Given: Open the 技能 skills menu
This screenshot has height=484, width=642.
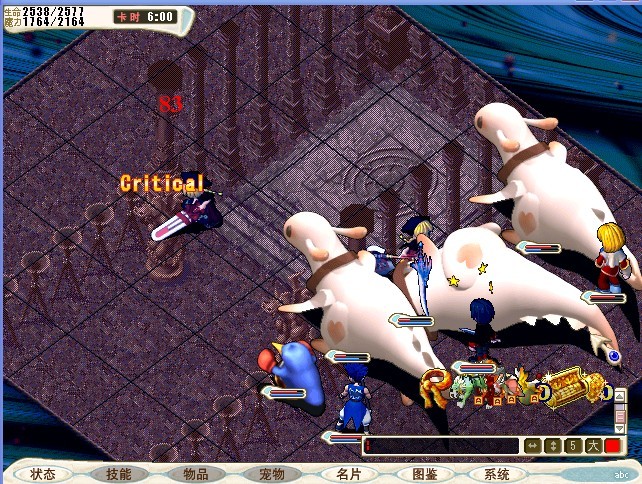Looking at the screenshot, I should 118,474.
